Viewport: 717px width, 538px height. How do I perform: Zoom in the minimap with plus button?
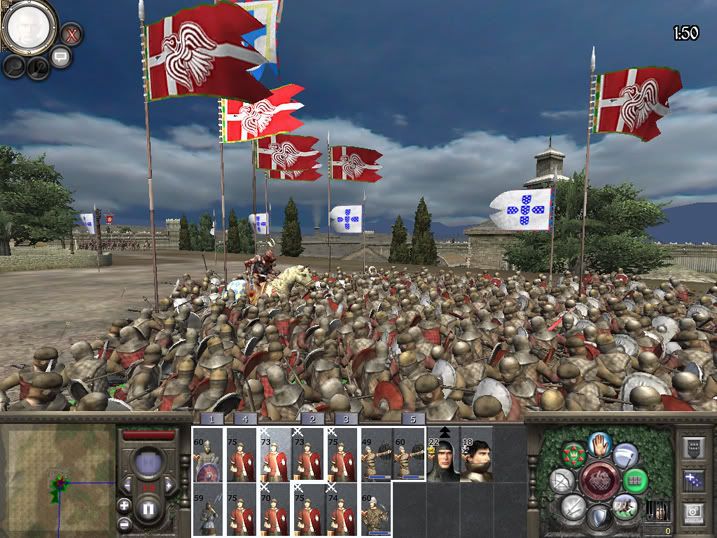click(x=124, y=506)
